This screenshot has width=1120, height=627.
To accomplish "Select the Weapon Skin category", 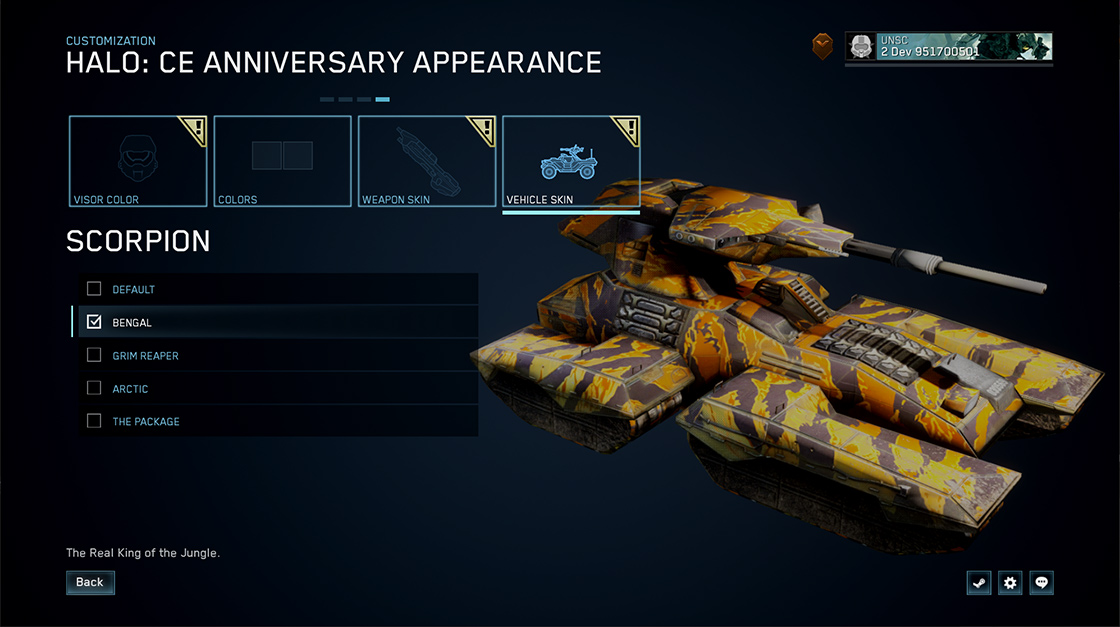I will [x=427, y=161].
